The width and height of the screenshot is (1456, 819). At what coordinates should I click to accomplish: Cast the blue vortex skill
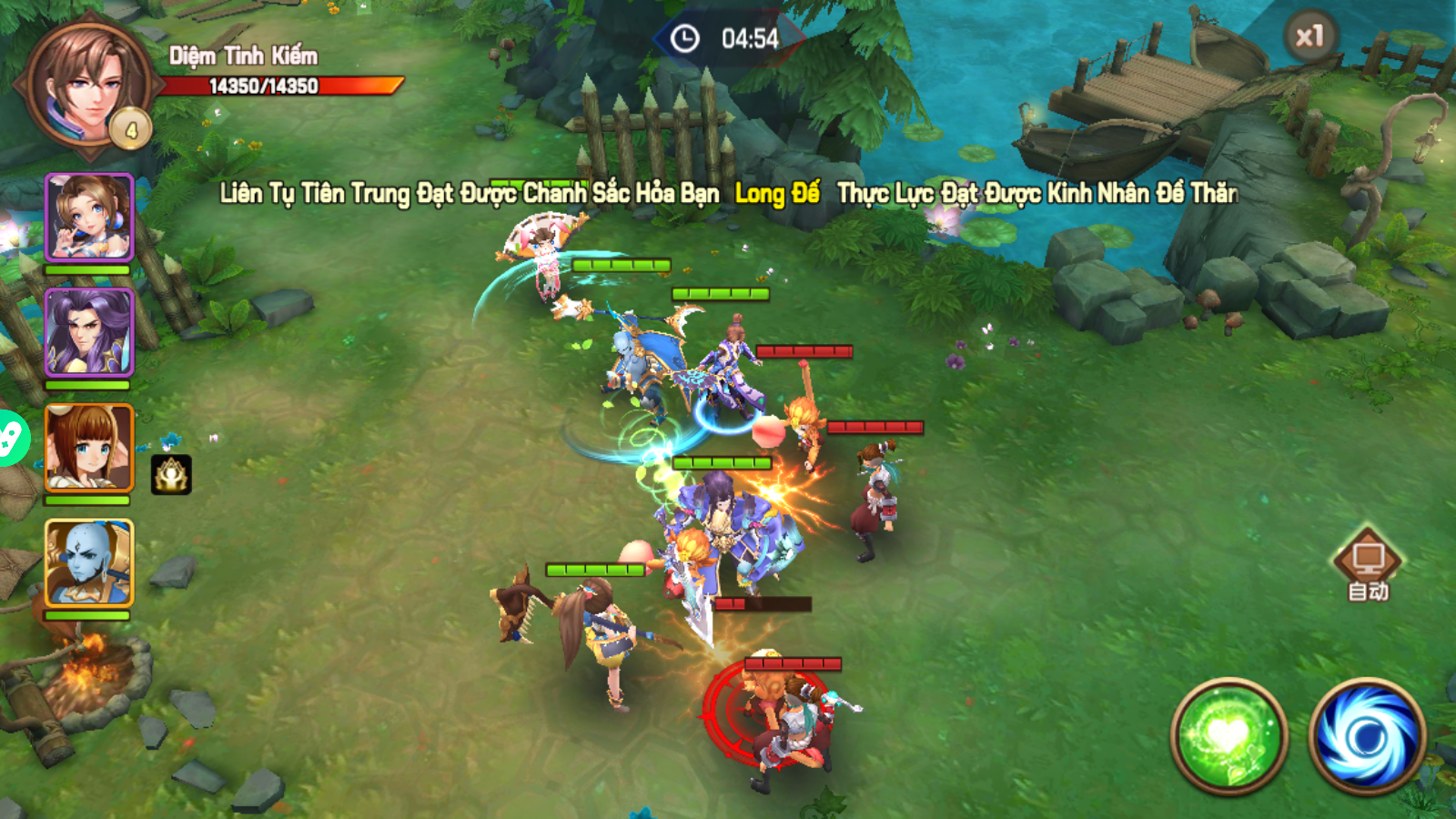tap(1366, 735)
